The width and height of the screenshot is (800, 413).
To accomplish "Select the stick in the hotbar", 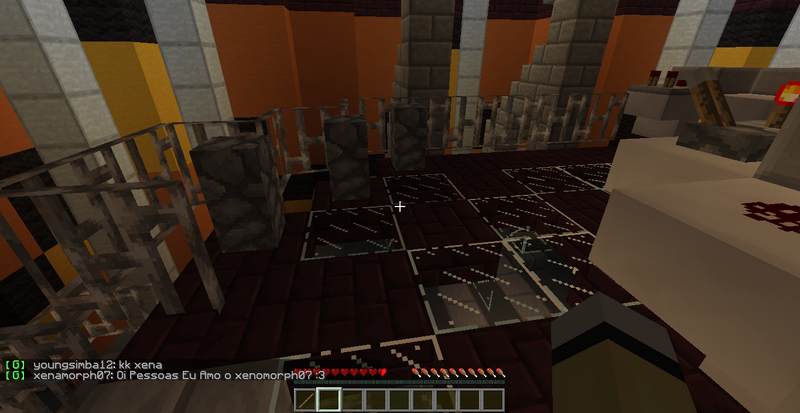I will [x=306, y=400].
